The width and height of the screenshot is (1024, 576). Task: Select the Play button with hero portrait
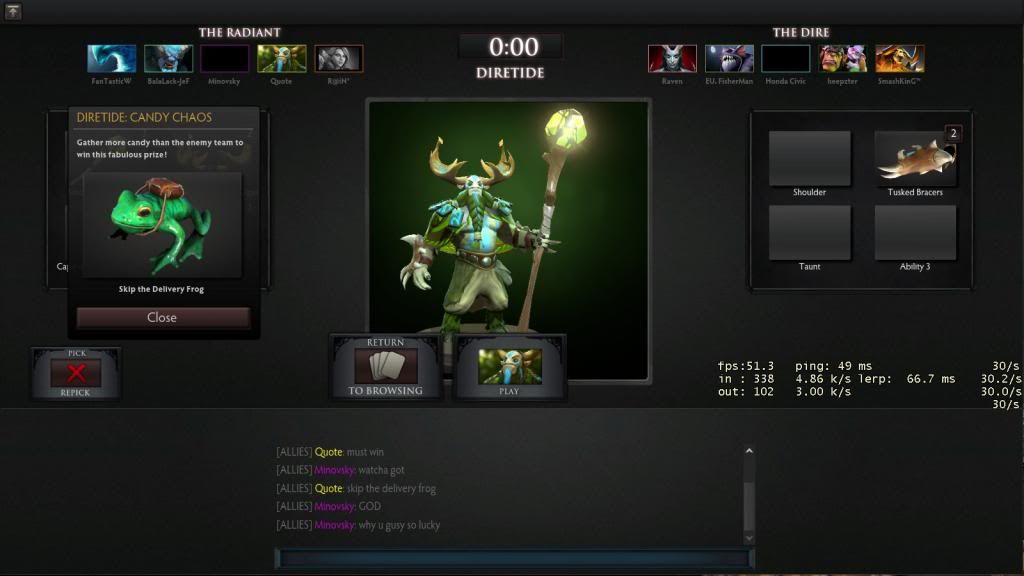510,366
